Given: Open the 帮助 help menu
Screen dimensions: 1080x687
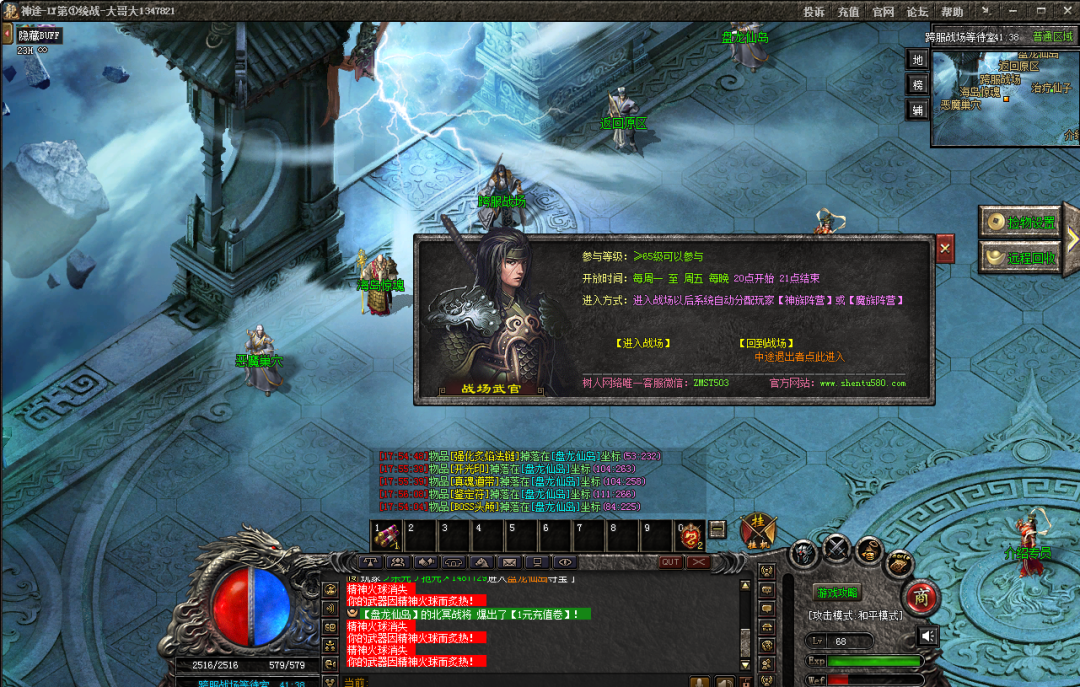Looking at the screenshot, I should tap(952, 12).
